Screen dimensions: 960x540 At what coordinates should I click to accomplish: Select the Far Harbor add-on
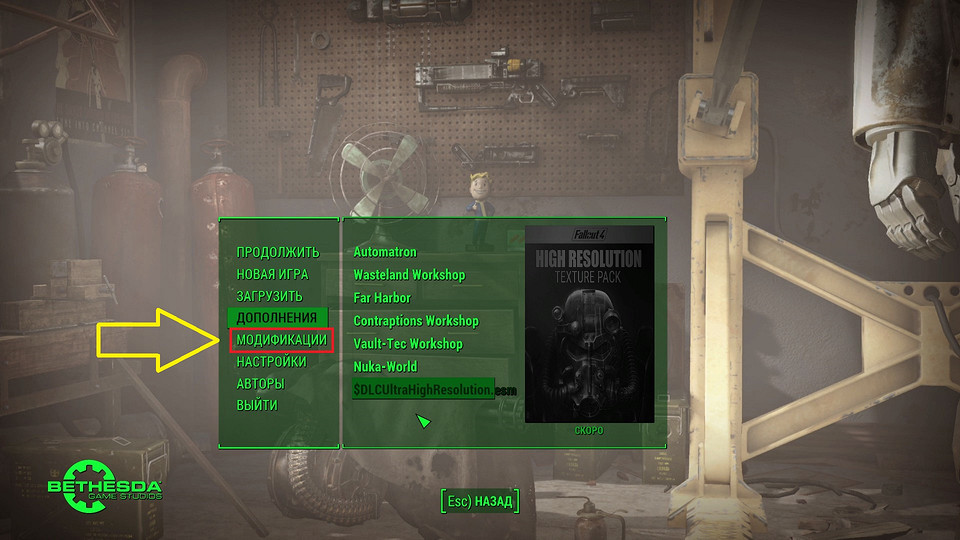click(x=382, y=298)
